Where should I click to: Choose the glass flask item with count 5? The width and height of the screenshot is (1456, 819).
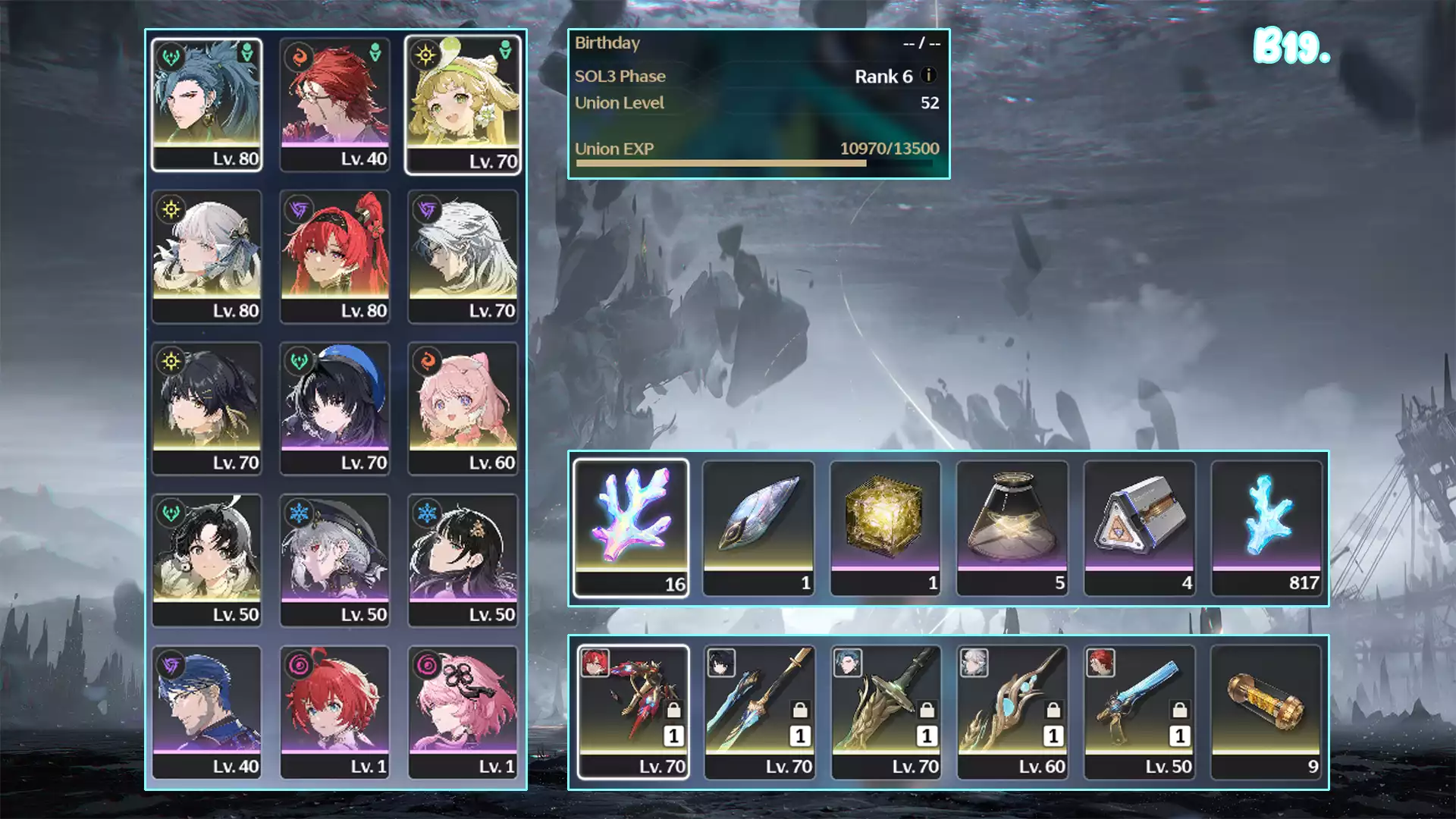[1012, 527]
